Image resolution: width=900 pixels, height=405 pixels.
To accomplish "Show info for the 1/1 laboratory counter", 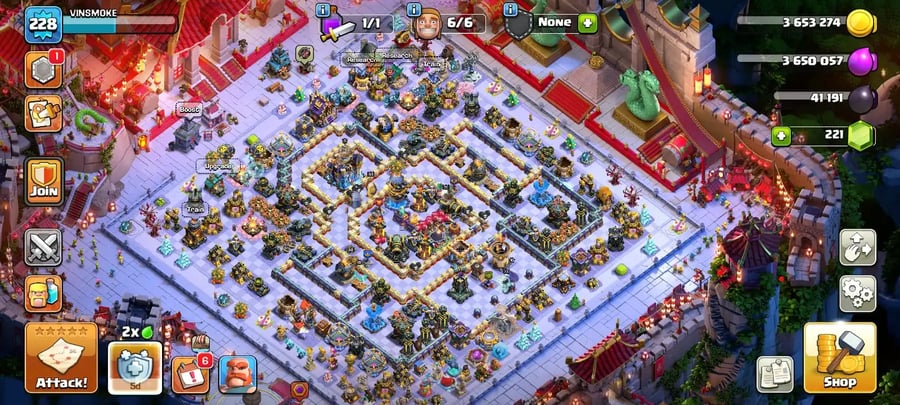I will (x=324, y=10).
